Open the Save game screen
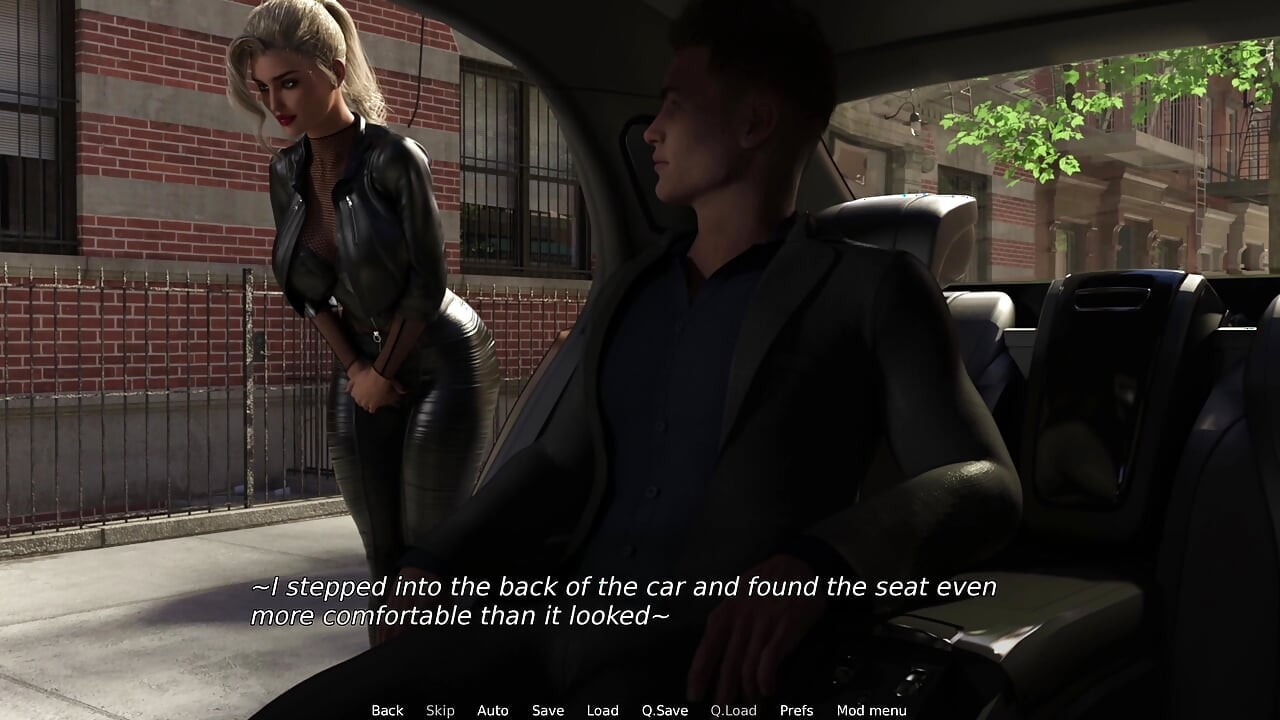The height and width of the screenshot is (720, 1280). pos(547,710)
